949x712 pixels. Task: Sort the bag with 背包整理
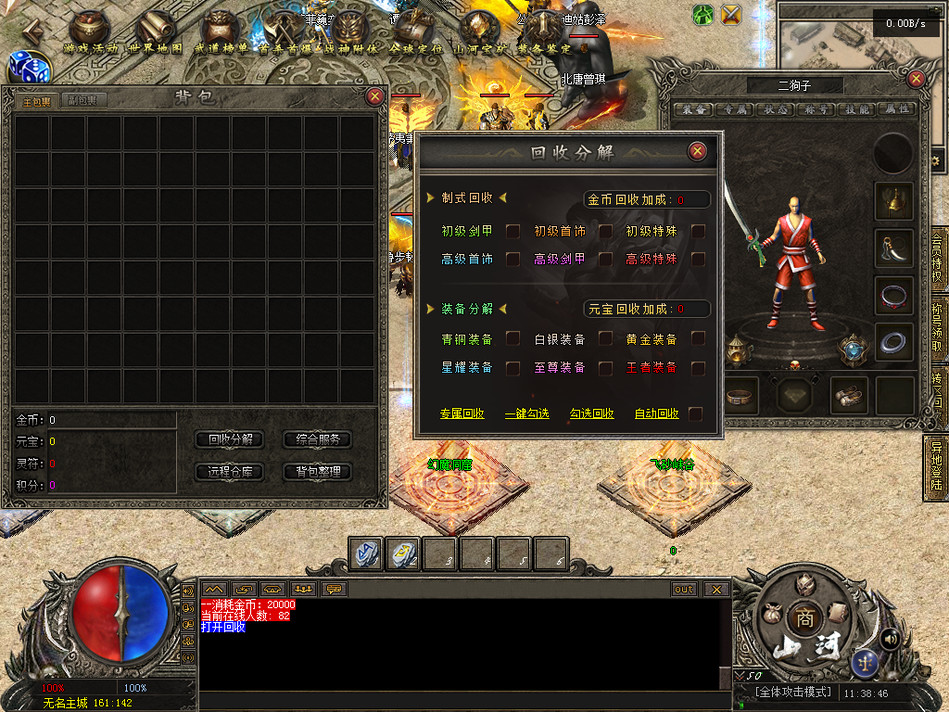pos(318,471)
